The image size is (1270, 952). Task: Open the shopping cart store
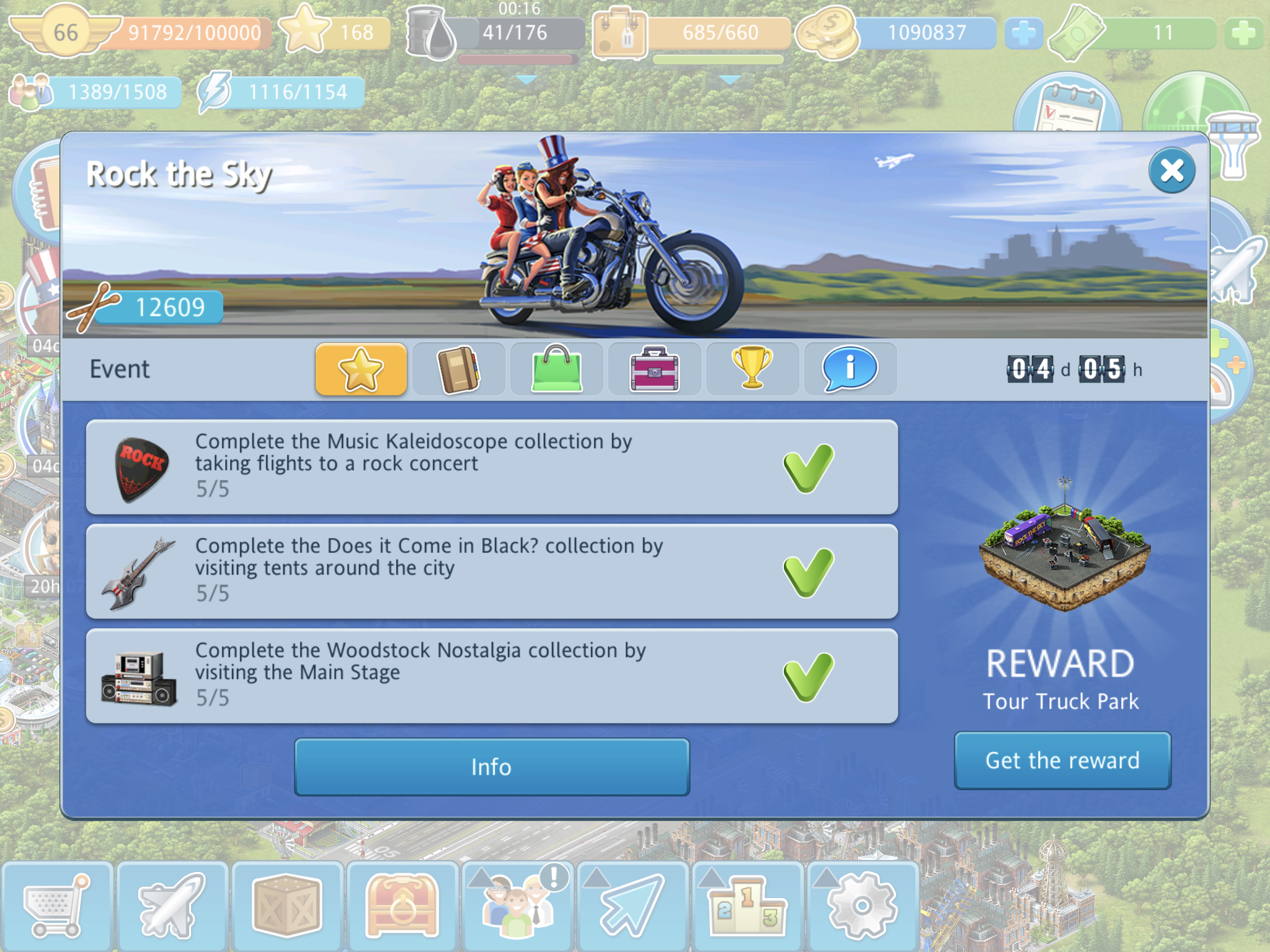tap(57, 906)
